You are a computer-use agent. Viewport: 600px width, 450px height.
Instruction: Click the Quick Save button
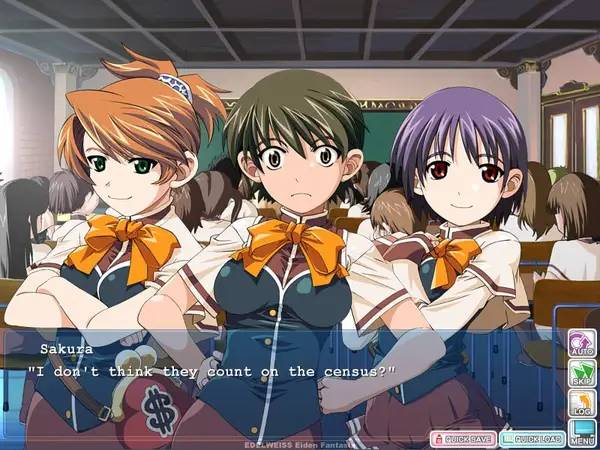463,439
